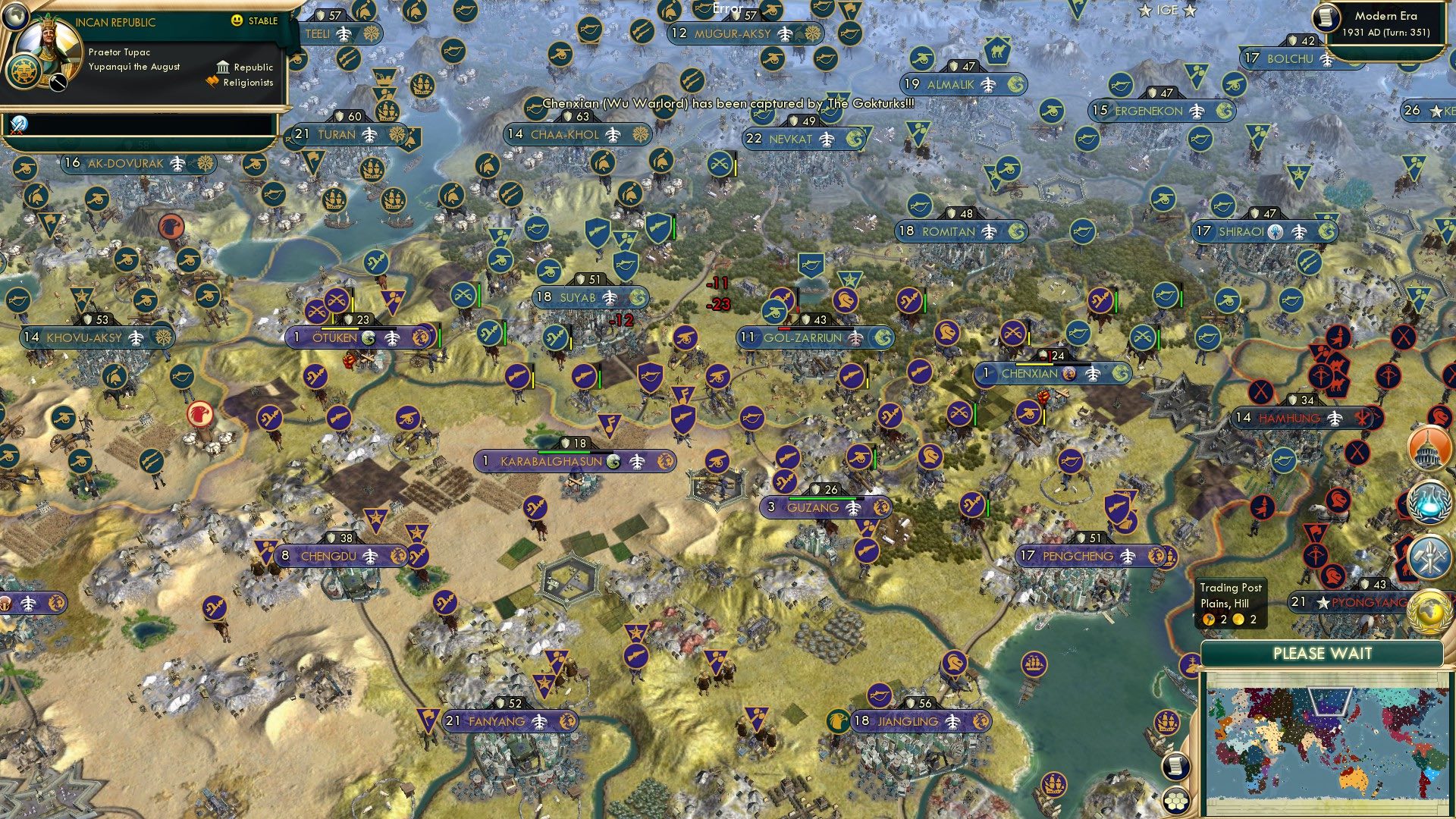Open the Karabalghasun city banner details
This screenshot has width=1456, height=819.
(x=550, y=460)
